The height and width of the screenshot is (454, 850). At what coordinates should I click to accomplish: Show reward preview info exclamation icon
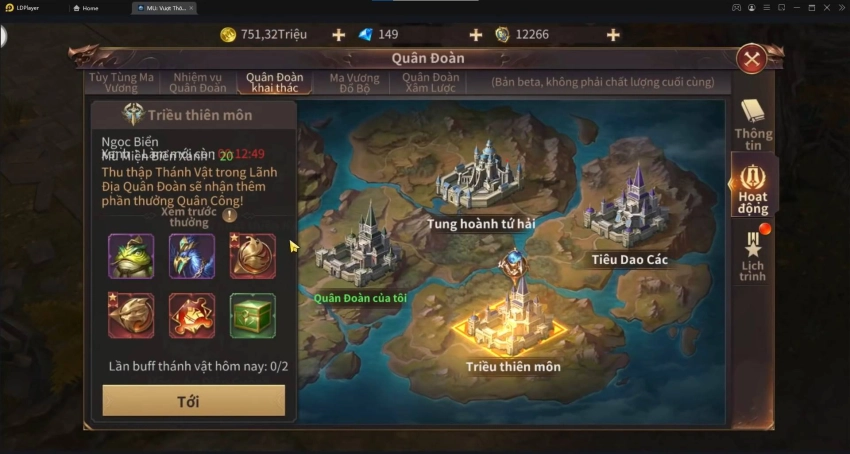tap(230, 214)
